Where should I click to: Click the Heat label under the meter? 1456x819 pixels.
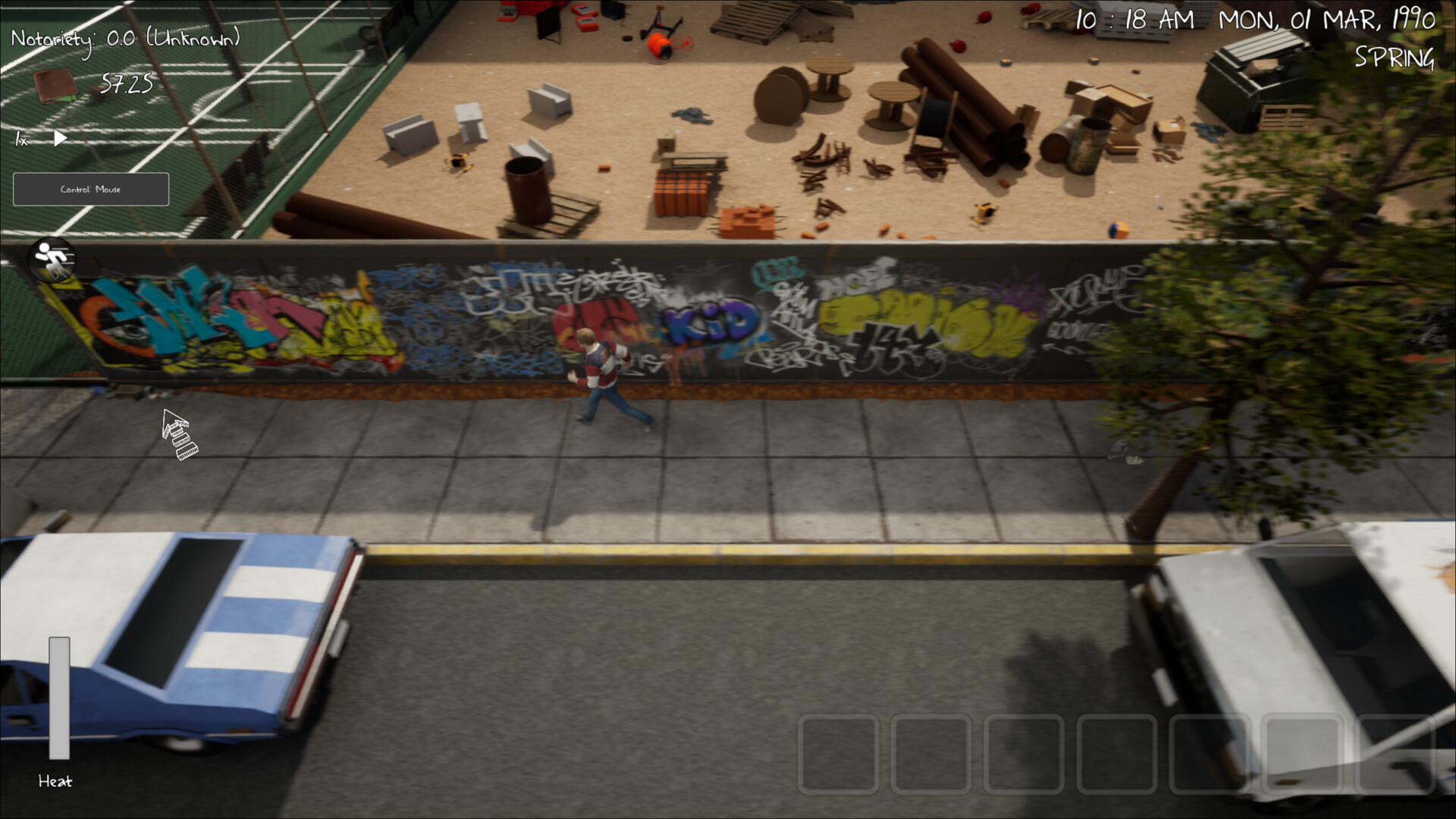click(56, 782)
